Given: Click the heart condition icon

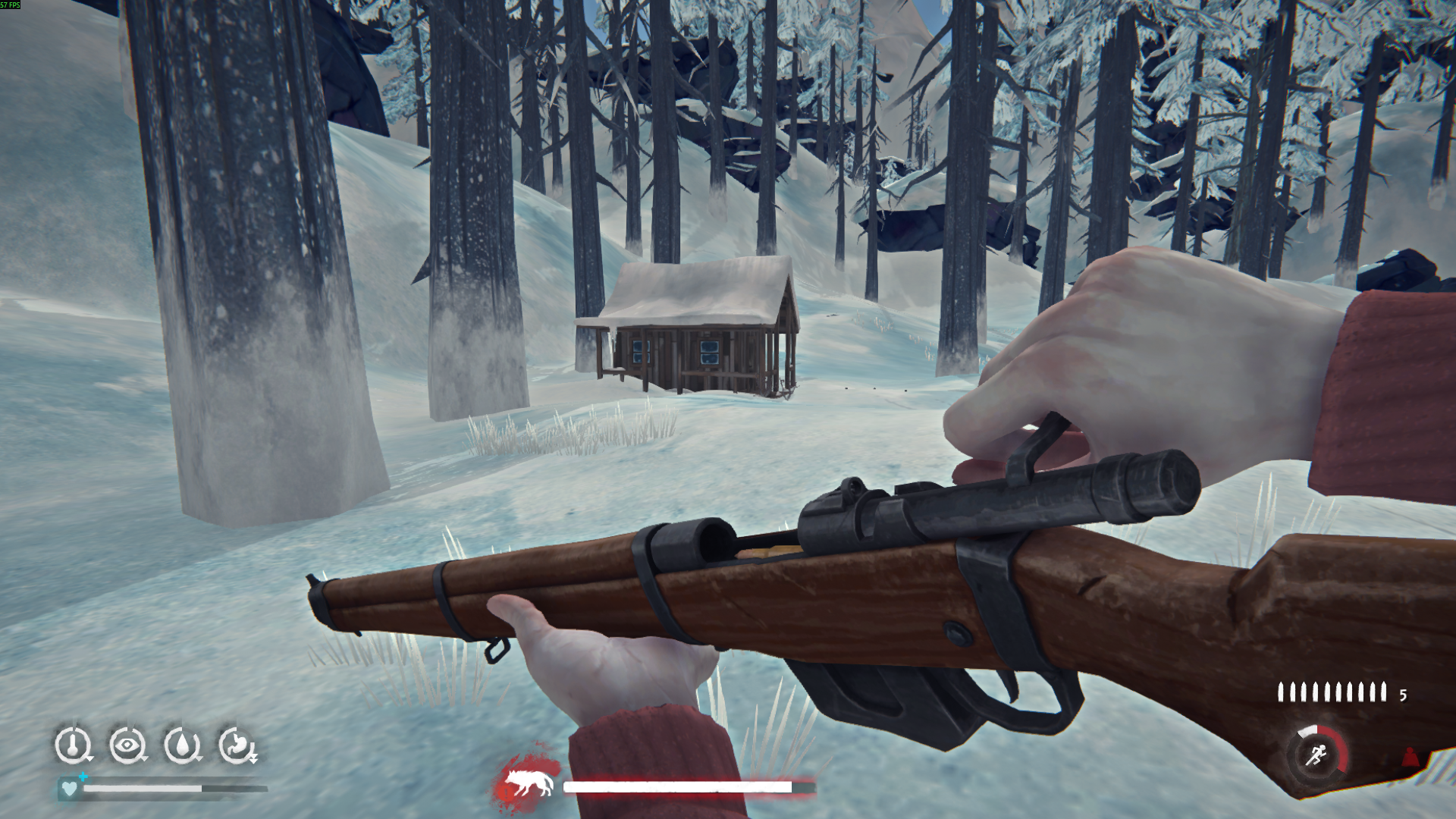Looking at the screenshot, I should pos(69,789).
